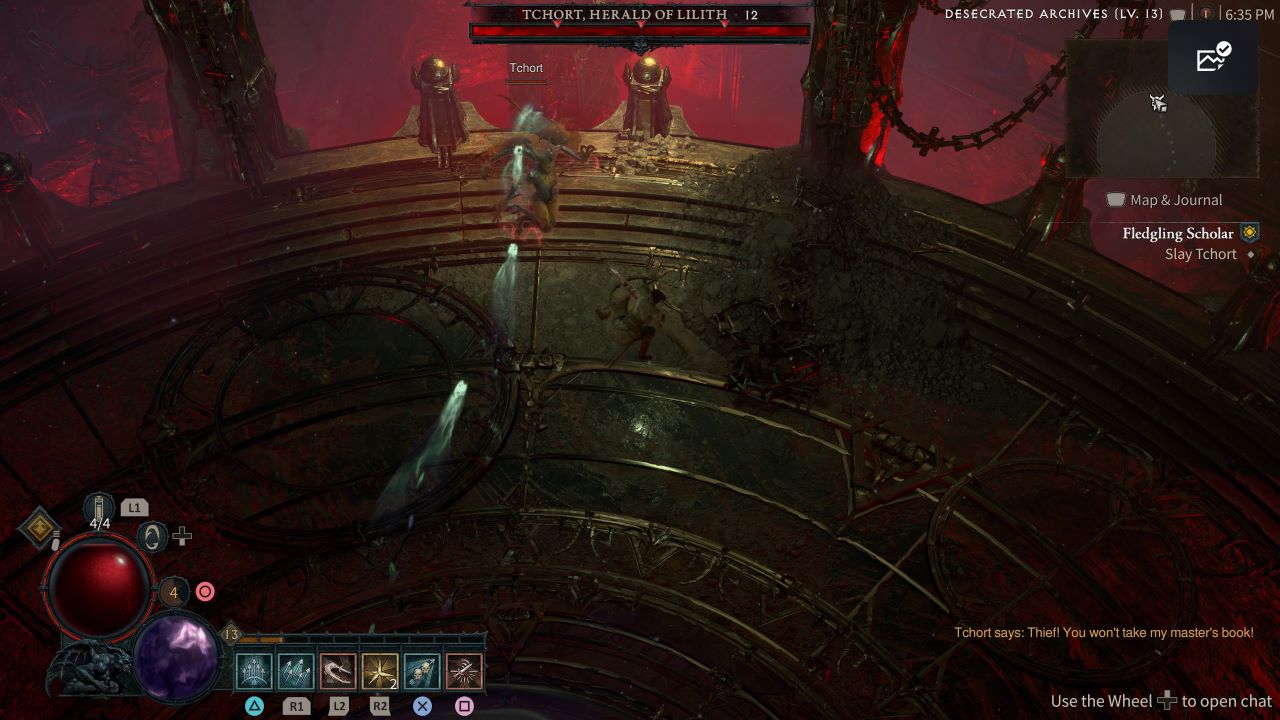Activate the upward arrows volley skill
The width and height of the screenshot is (1280, 720).
click(254, 672)
